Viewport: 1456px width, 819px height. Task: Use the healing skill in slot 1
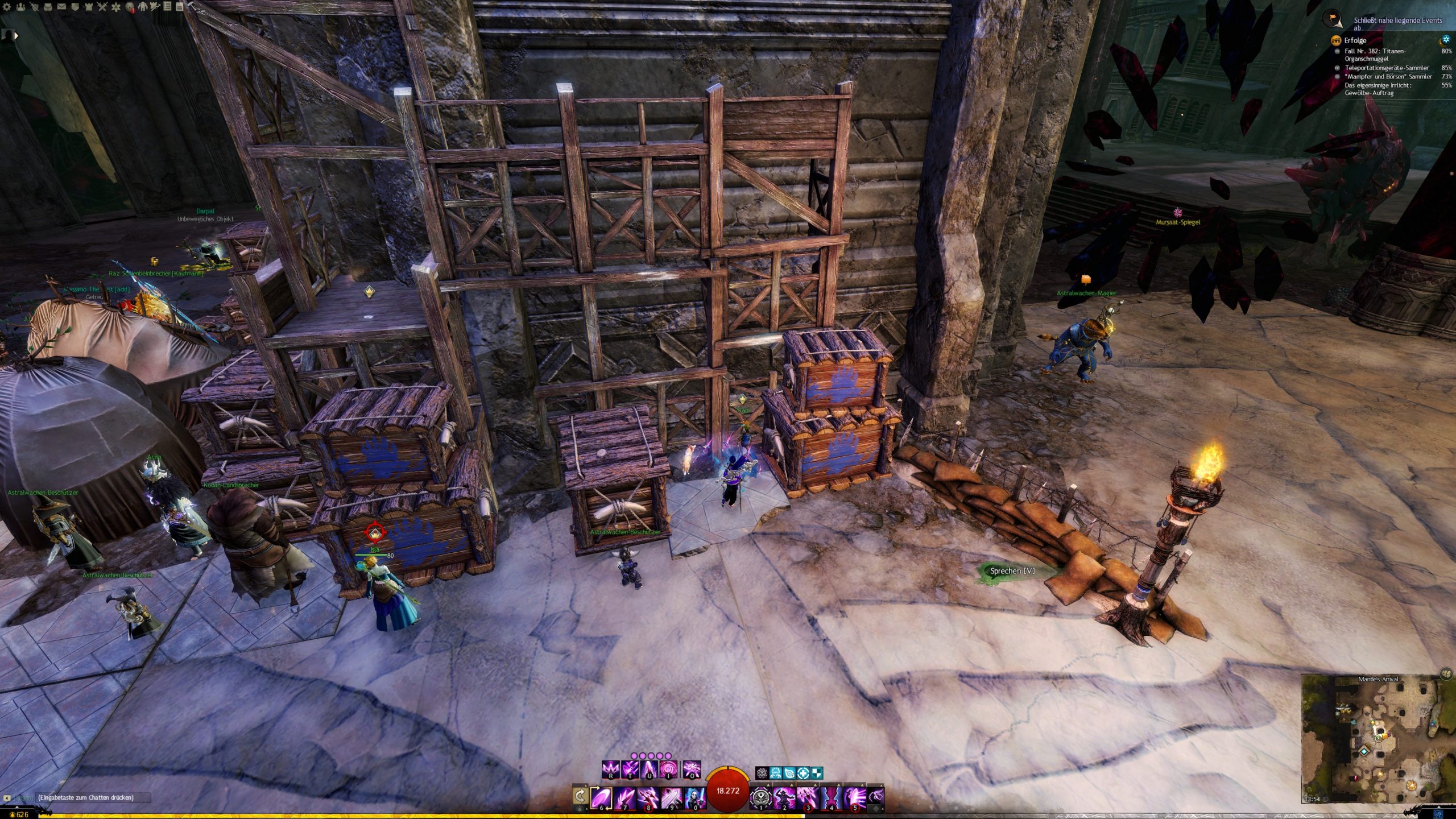point(760,797)
